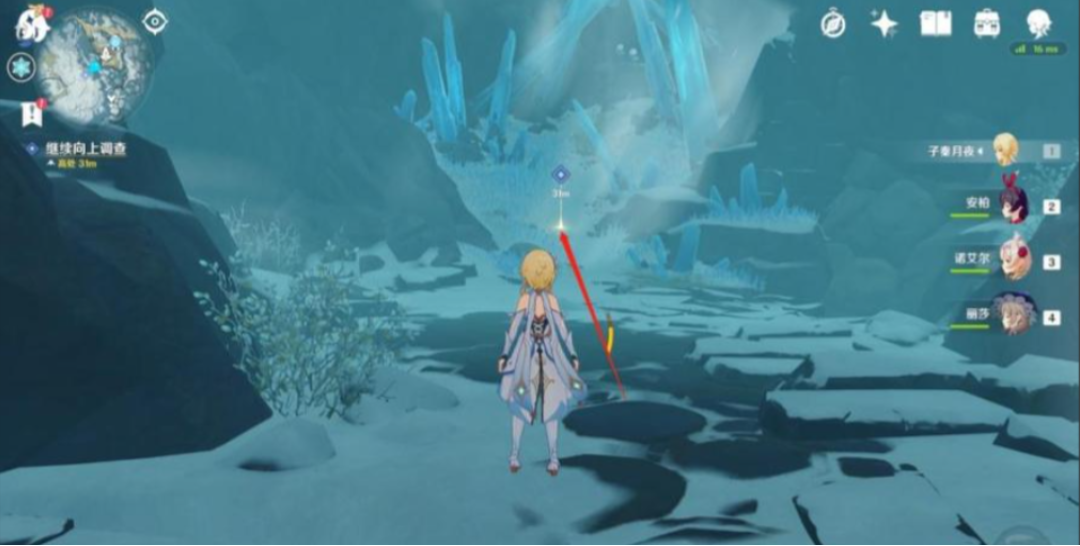Screen dimensions: 1080x546
Task: Open the book-shaped handbook icon
Action: pyautogui.click(x=936, y=24)
